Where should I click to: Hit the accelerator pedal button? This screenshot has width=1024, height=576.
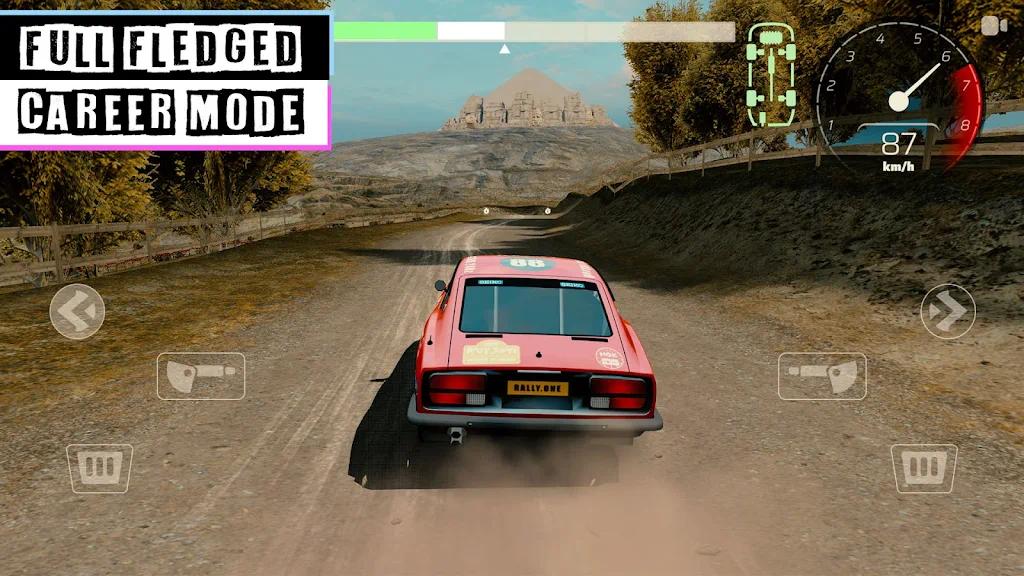(x=923, y=468)
